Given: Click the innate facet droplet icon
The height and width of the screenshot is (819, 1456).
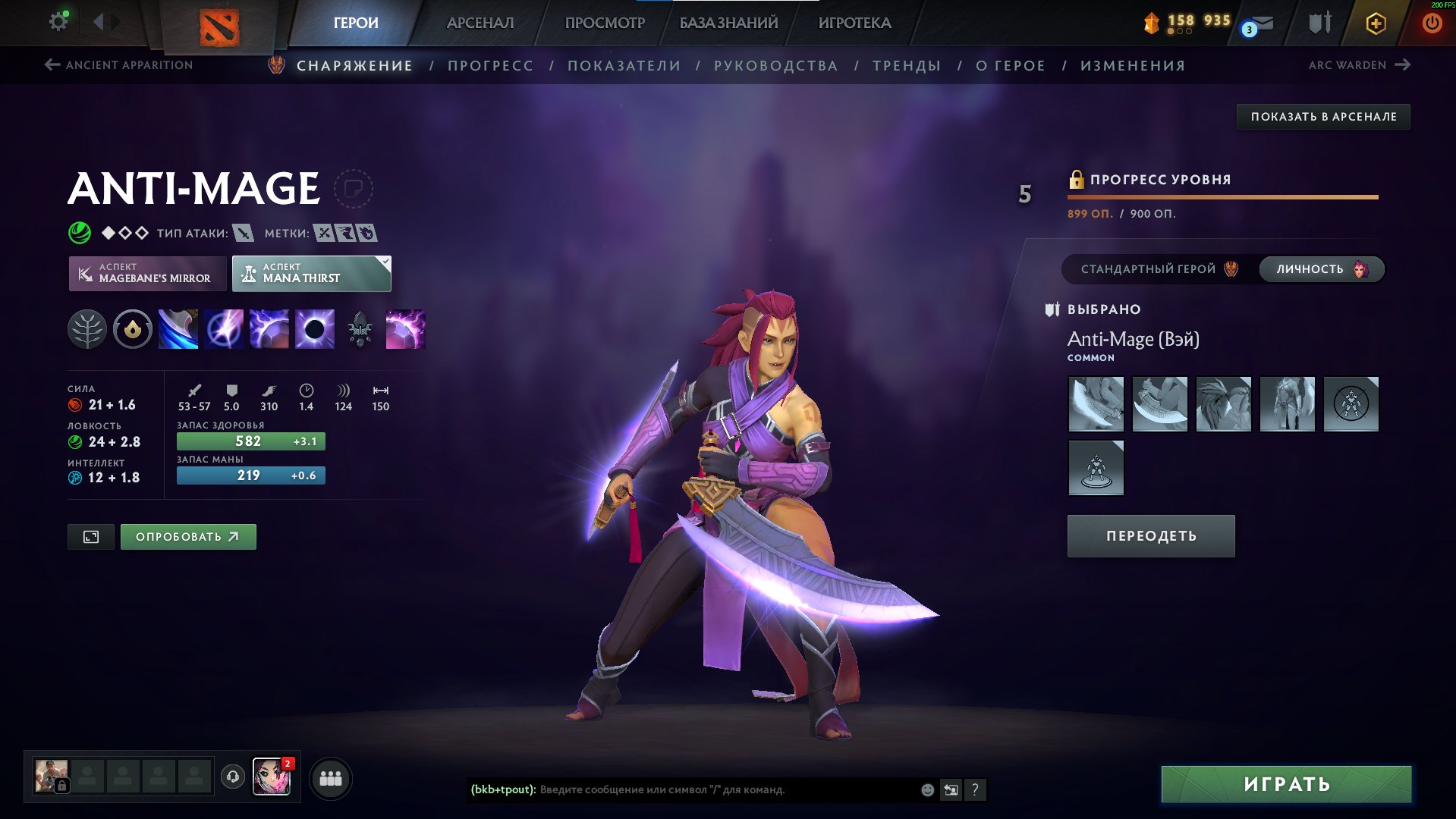Looking at the screenshot, I should tap(132, 328).
